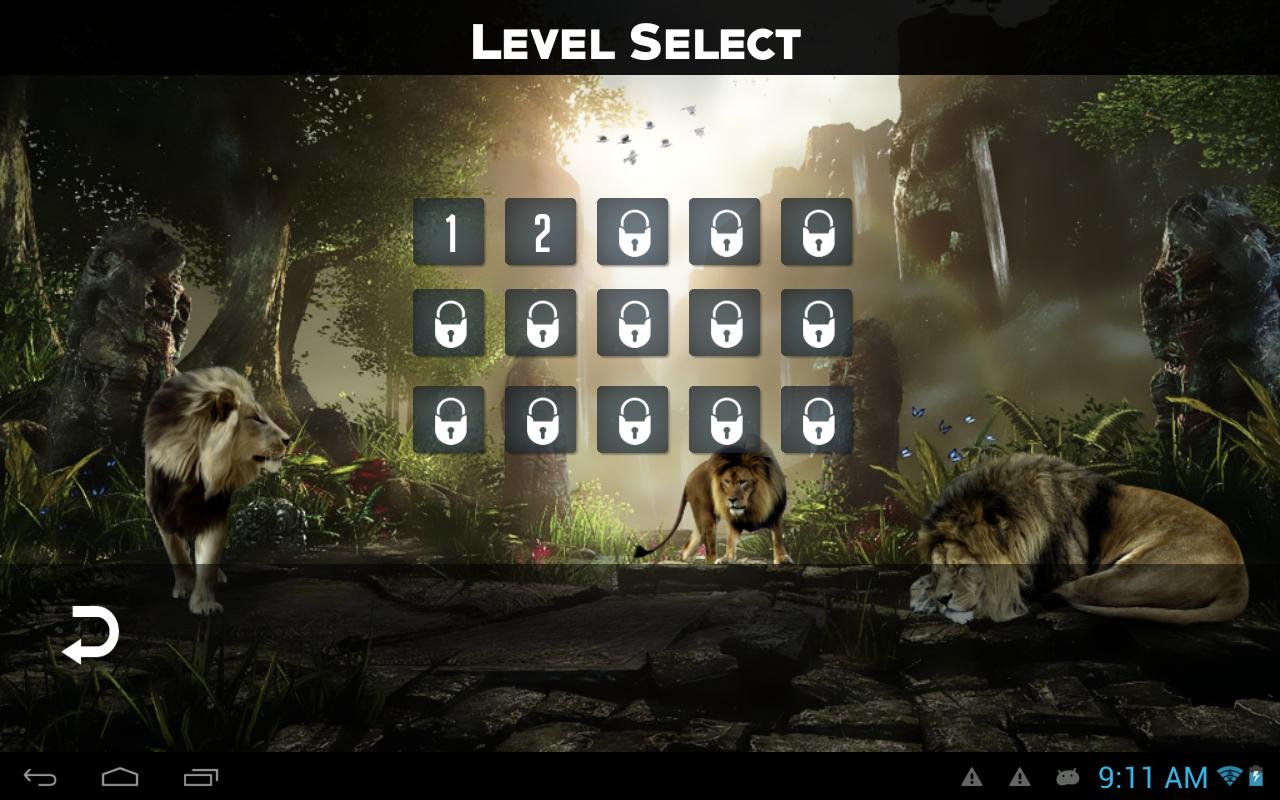Select level 2
The height and width of the screenshot is (800, 1280).
click(x=540, y=232)
